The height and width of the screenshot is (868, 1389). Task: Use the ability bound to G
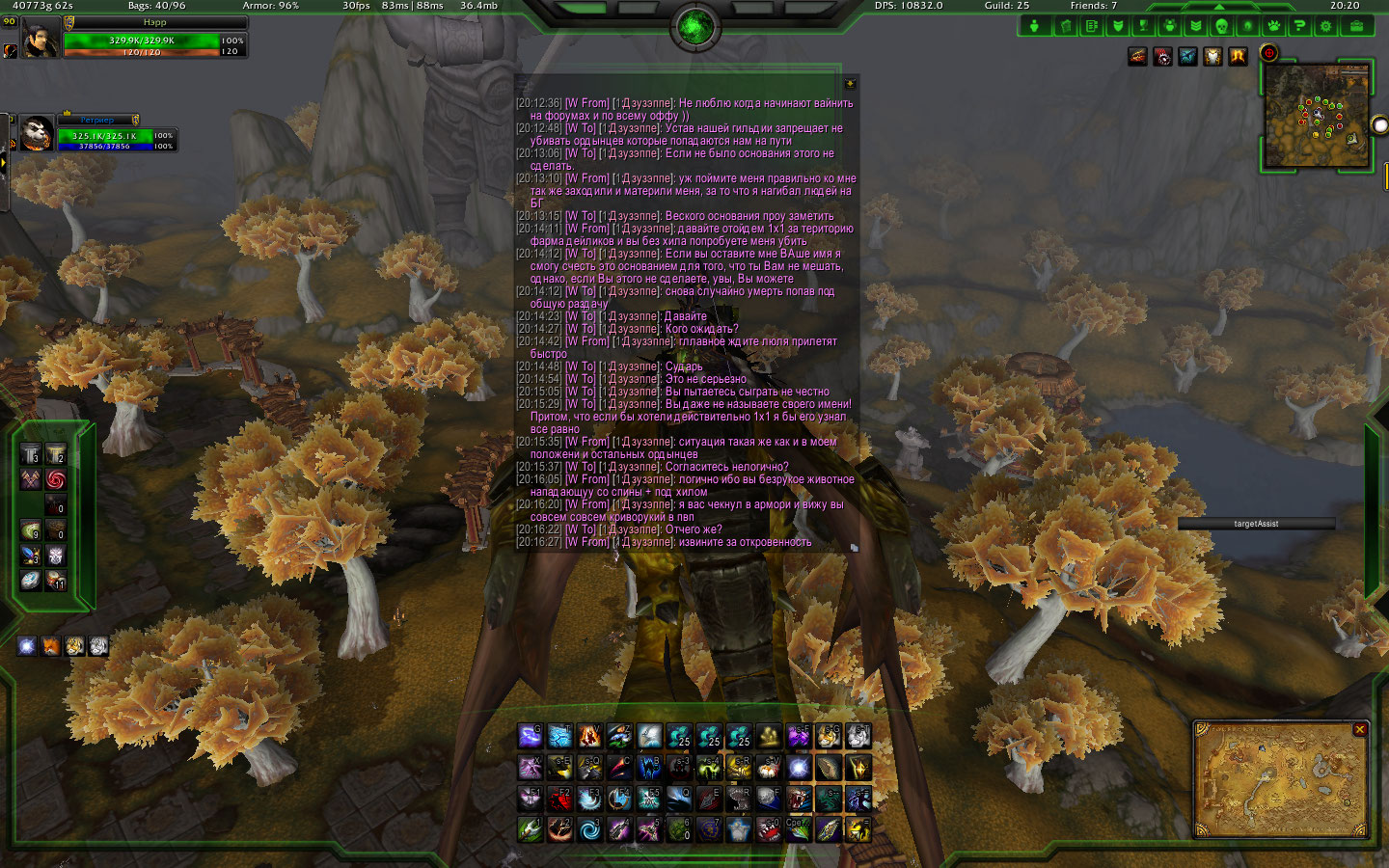pos(530,737)
